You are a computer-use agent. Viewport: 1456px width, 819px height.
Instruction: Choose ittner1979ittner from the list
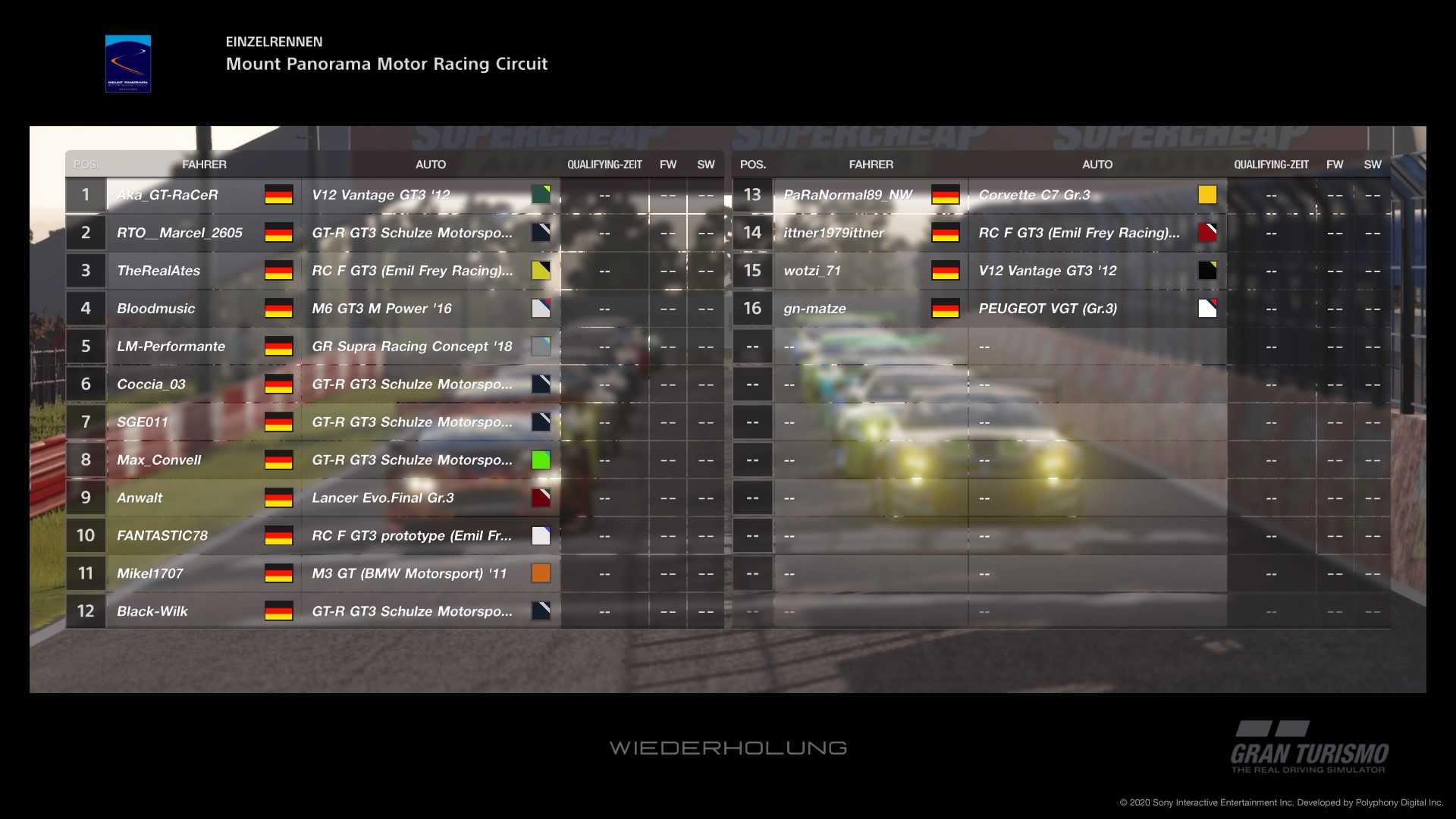(833, 233)
